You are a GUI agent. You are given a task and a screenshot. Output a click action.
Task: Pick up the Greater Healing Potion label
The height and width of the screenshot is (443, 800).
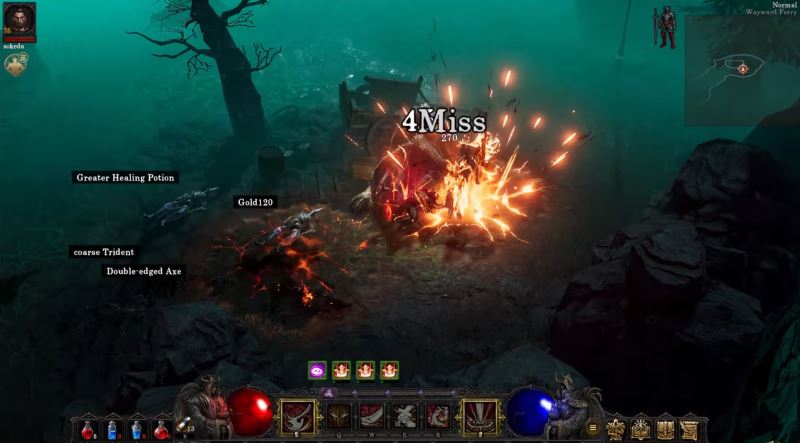[x=126, y=178]
